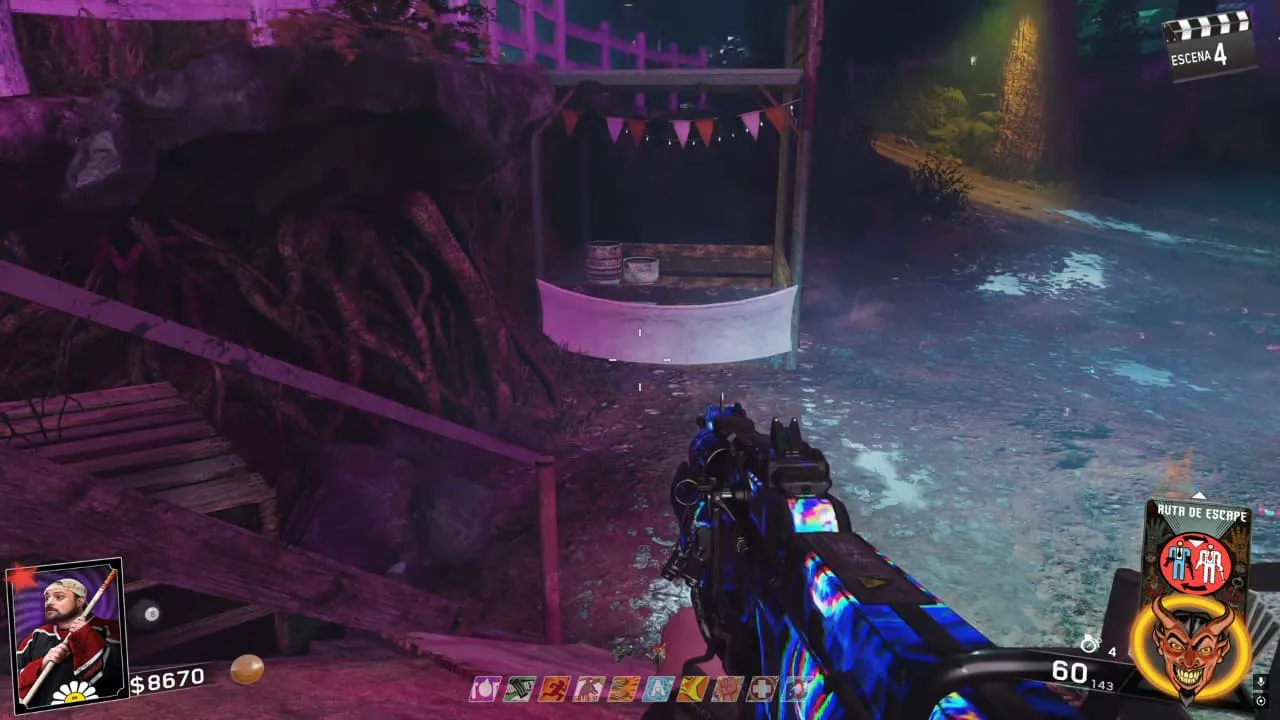
Task: Click the grenade equipment icon
Action: (x=1089, y=643)
